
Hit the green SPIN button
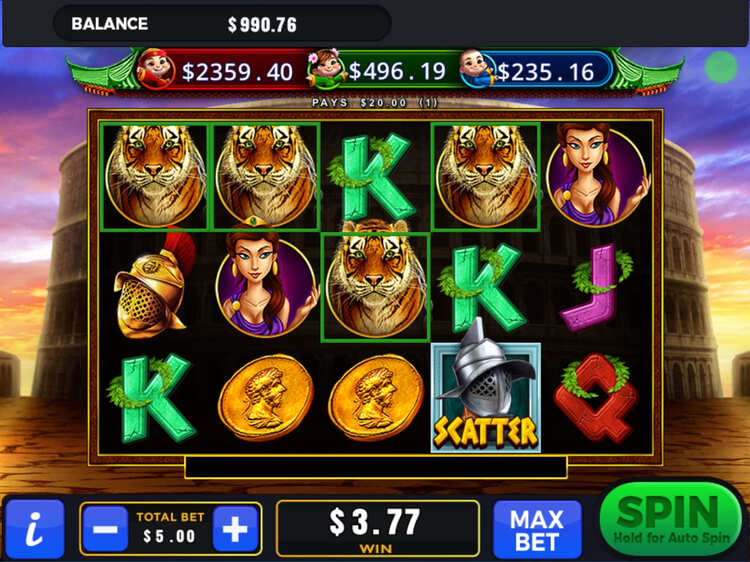click(669, 520)
